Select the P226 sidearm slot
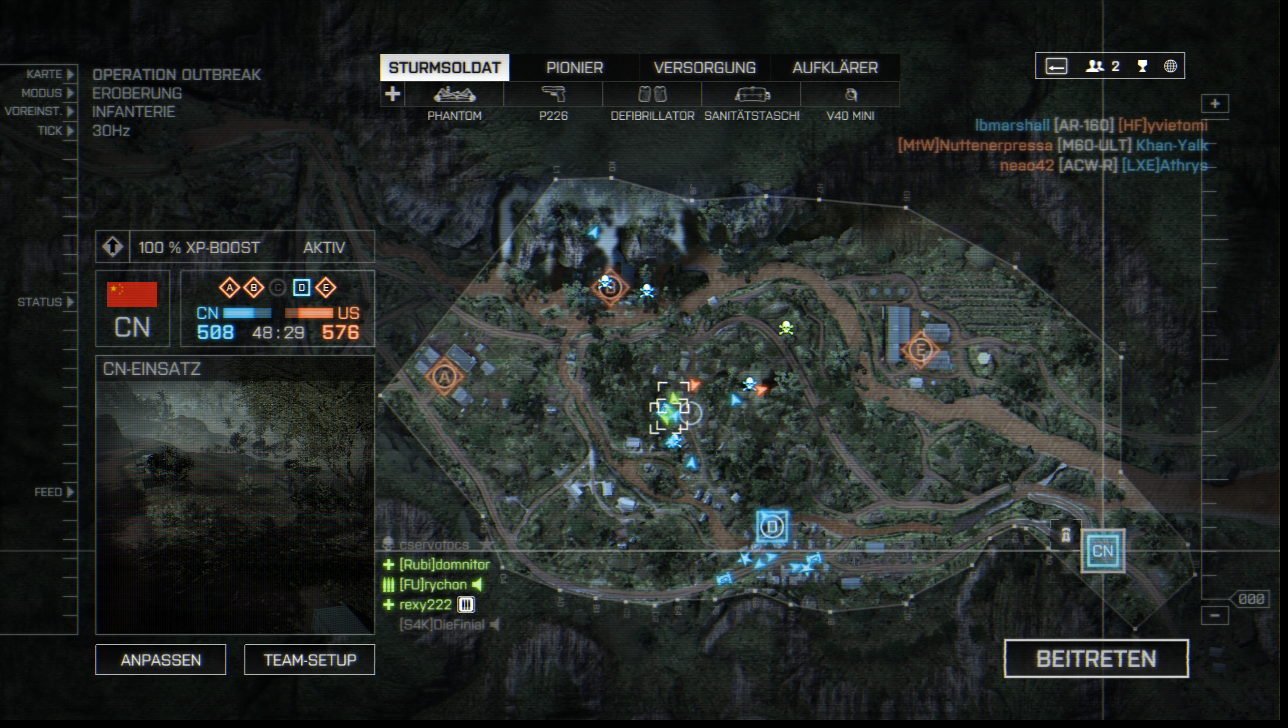The width and height of the screenshot is (1288, 728). click(x=553, y=95)
